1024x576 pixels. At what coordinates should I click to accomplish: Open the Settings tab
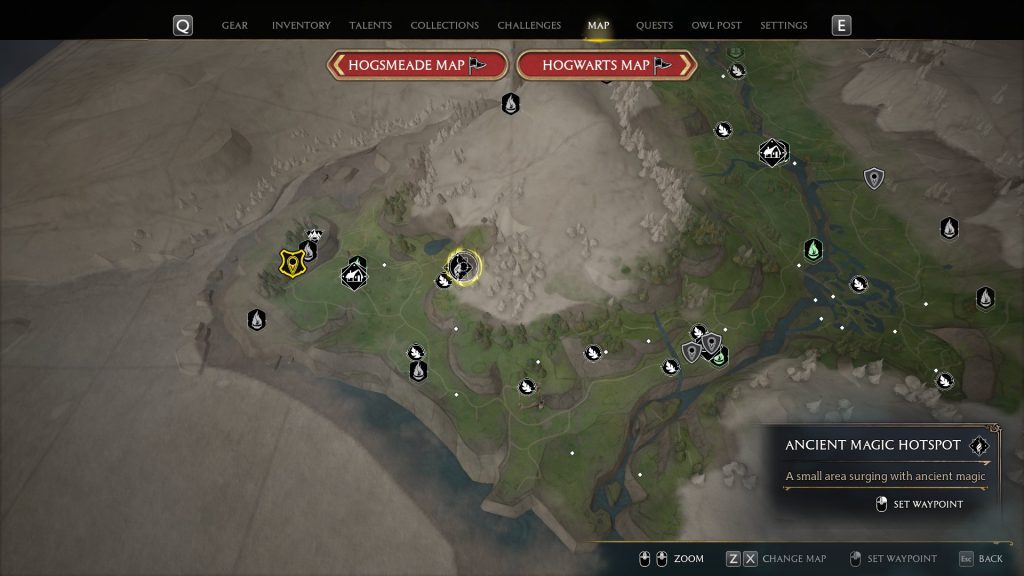pyautogui.click(x=784, y=25)
